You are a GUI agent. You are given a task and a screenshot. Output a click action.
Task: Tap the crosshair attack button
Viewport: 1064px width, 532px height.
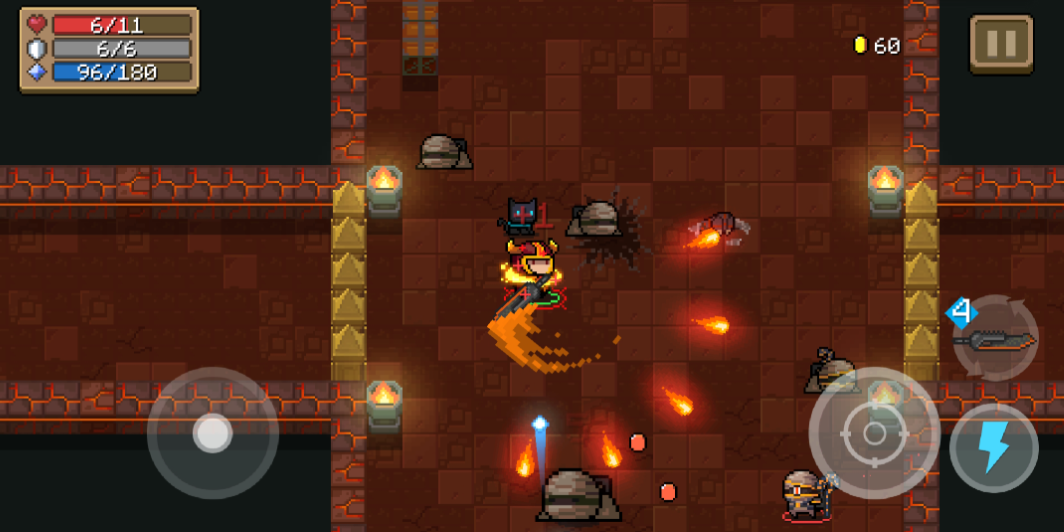874,433
